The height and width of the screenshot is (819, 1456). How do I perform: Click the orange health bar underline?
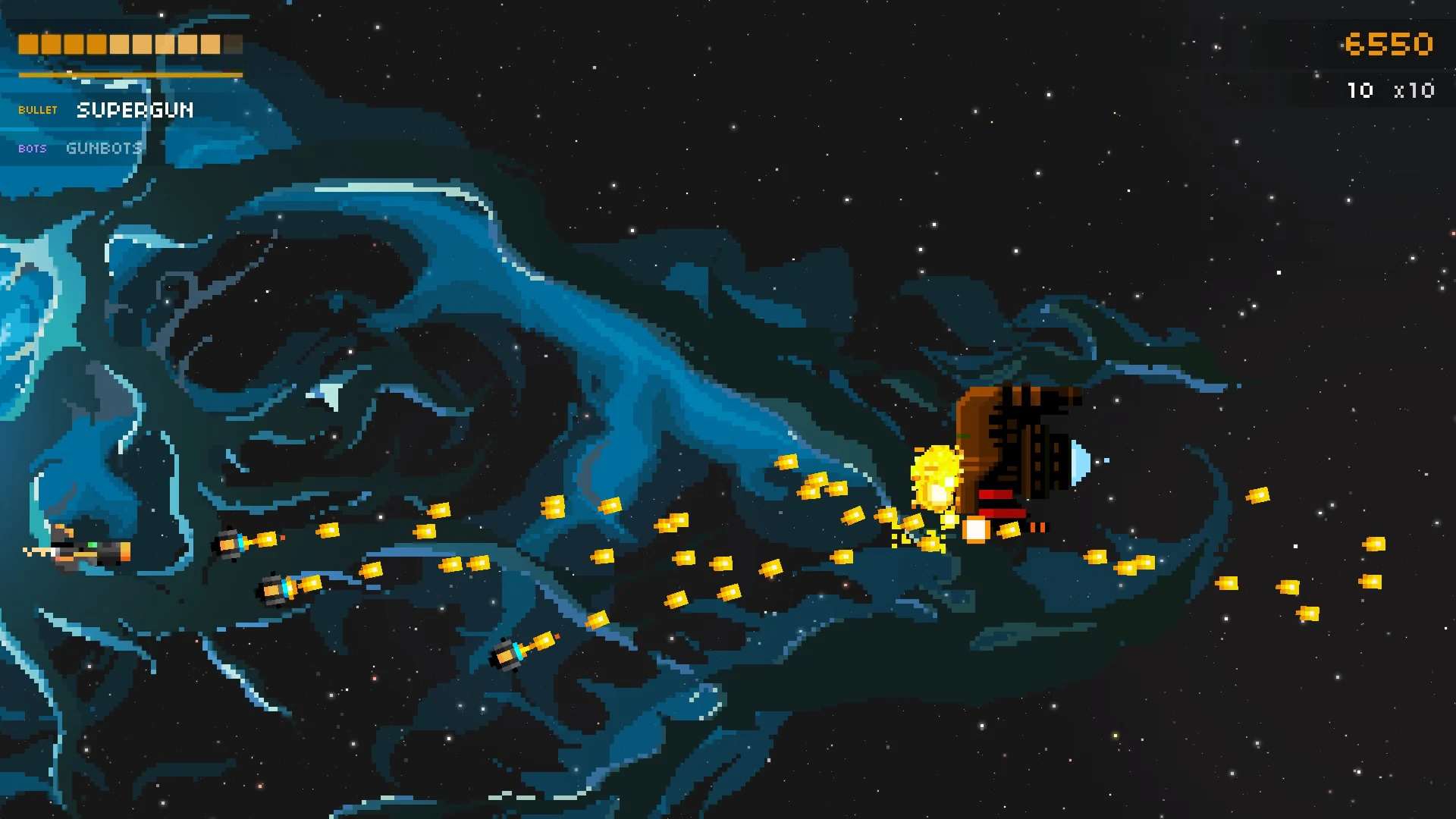129,74
